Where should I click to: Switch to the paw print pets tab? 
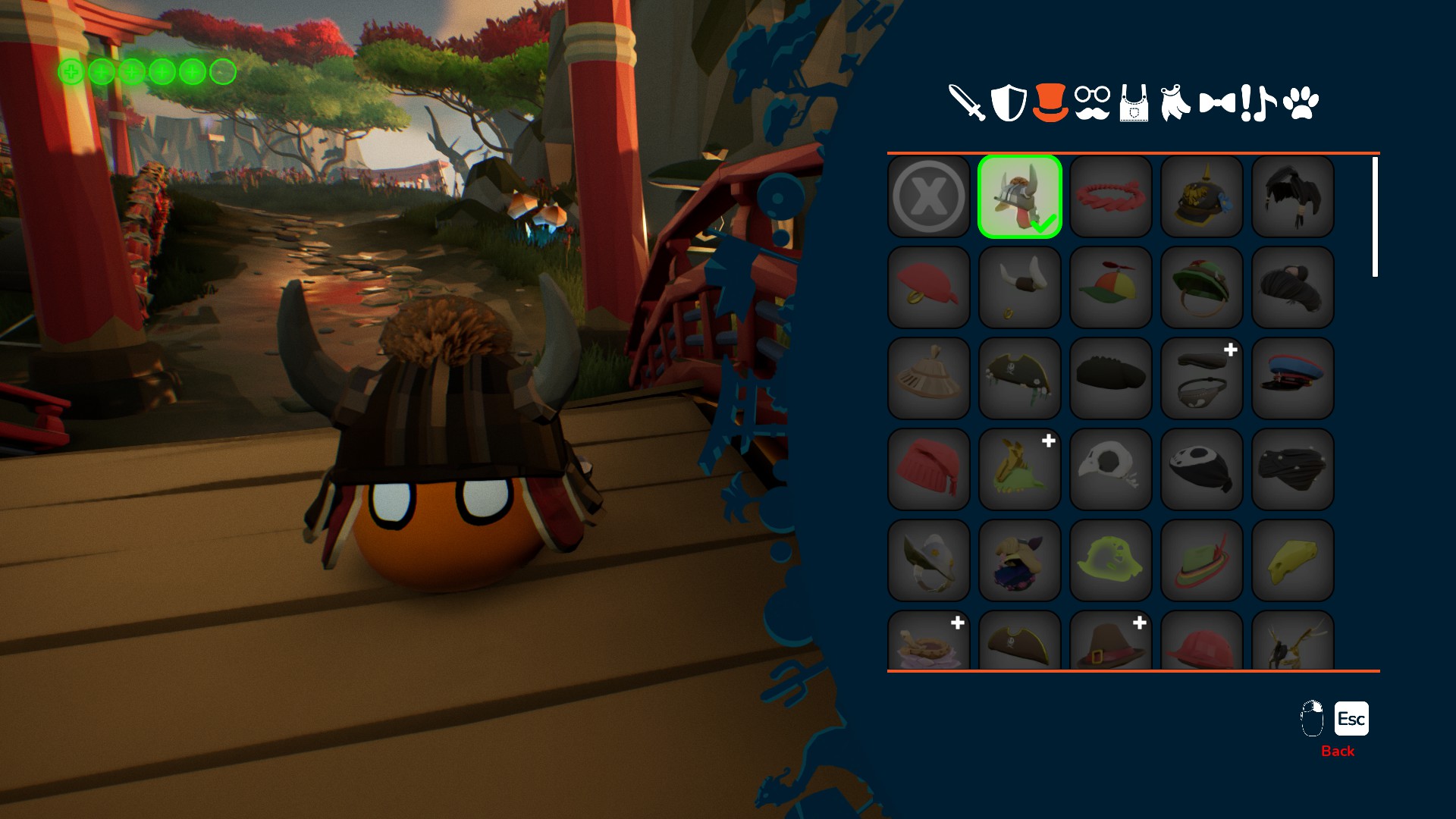pos(1301,103)
